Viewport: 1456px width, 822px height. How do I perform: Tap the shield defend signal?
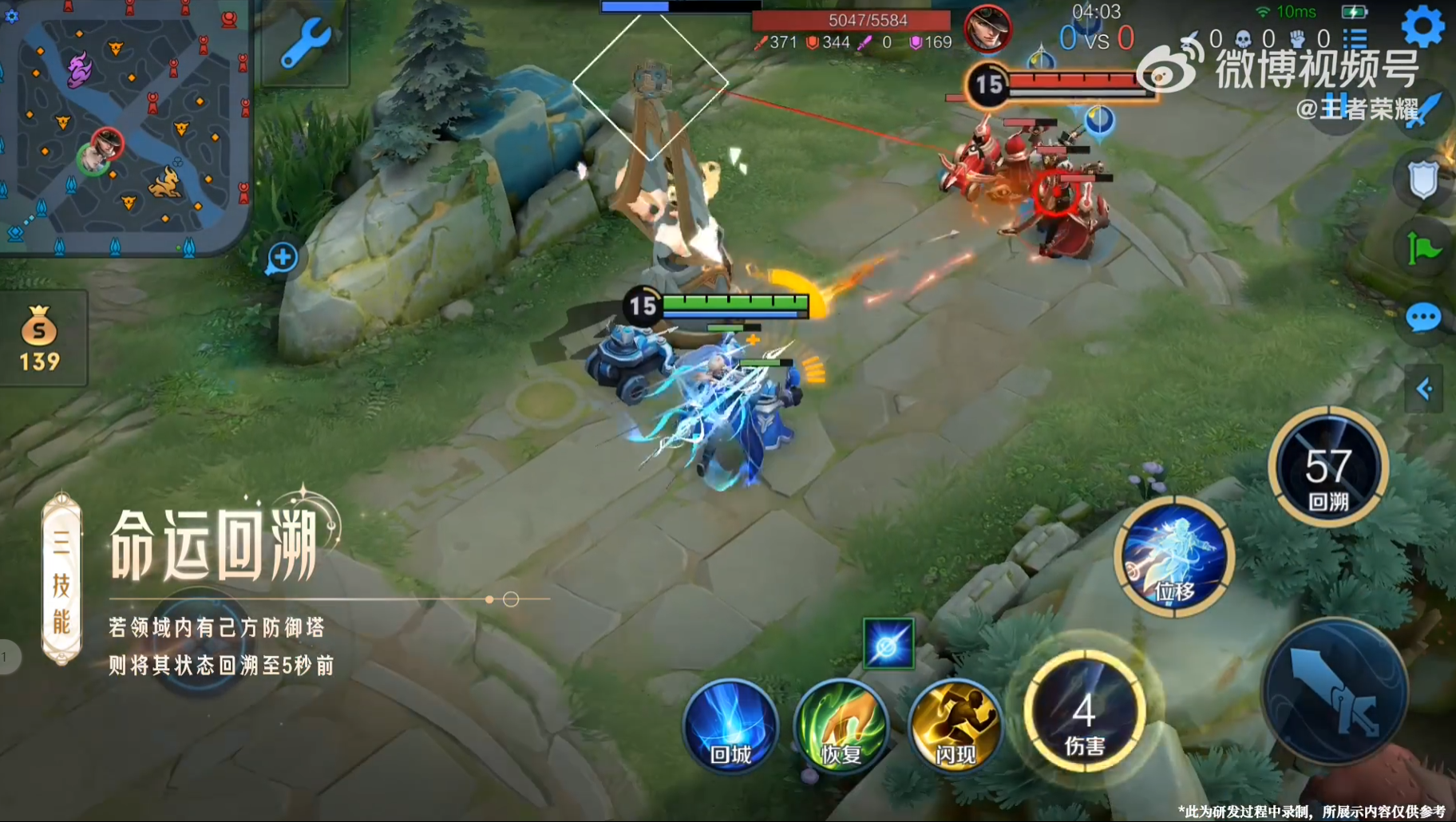pyautogui.click(x=1422, y=180)
